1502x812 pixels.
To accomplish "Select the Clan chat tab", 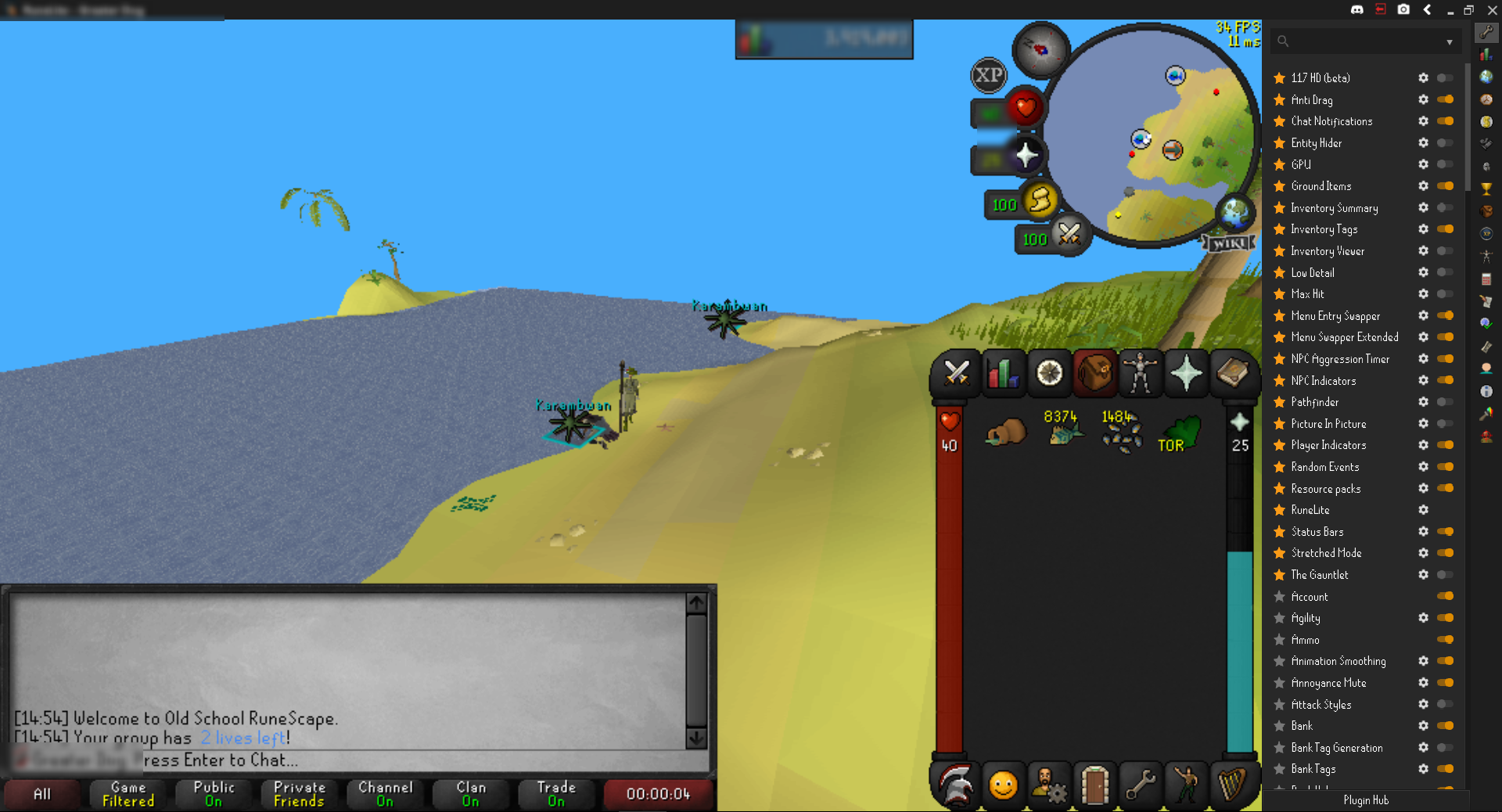I will (x=470, y=794).
